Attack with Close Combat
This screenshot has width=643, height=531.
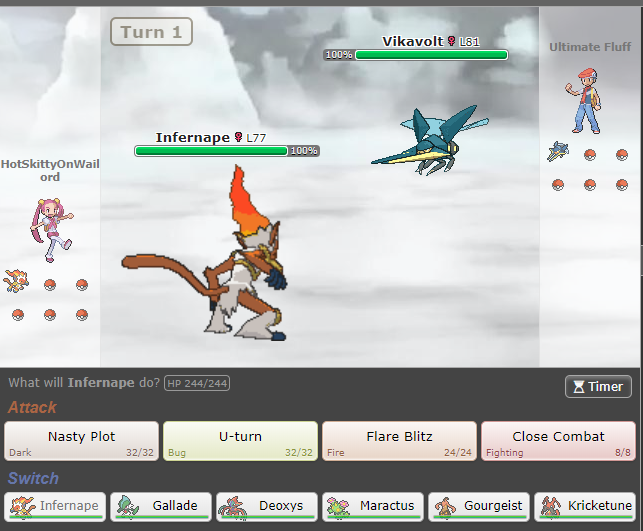click(x=557, y=441)
